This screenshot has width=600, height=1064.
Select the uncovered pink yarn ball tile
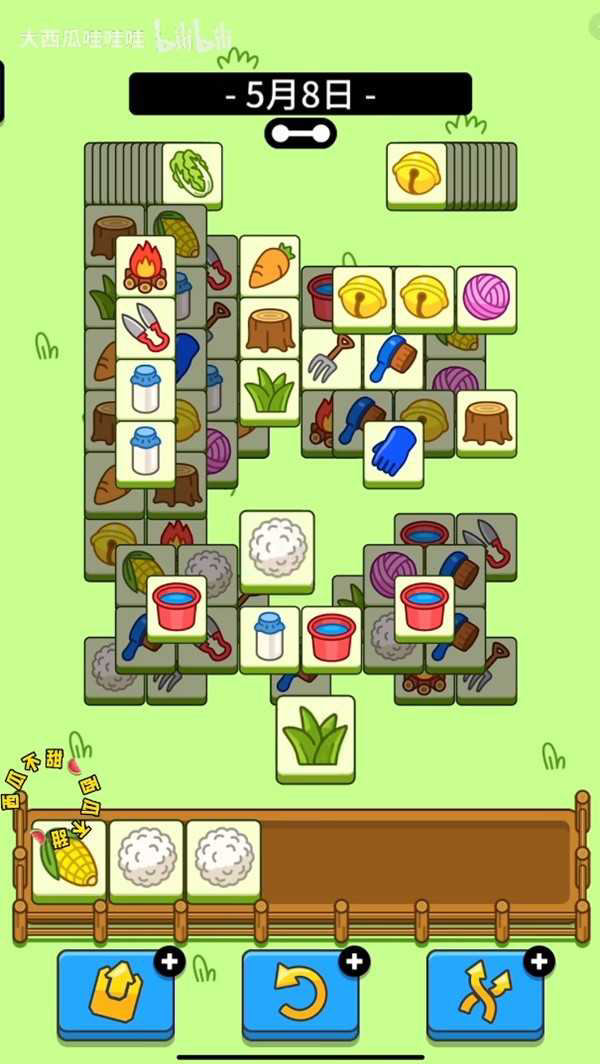coord(487,298)
